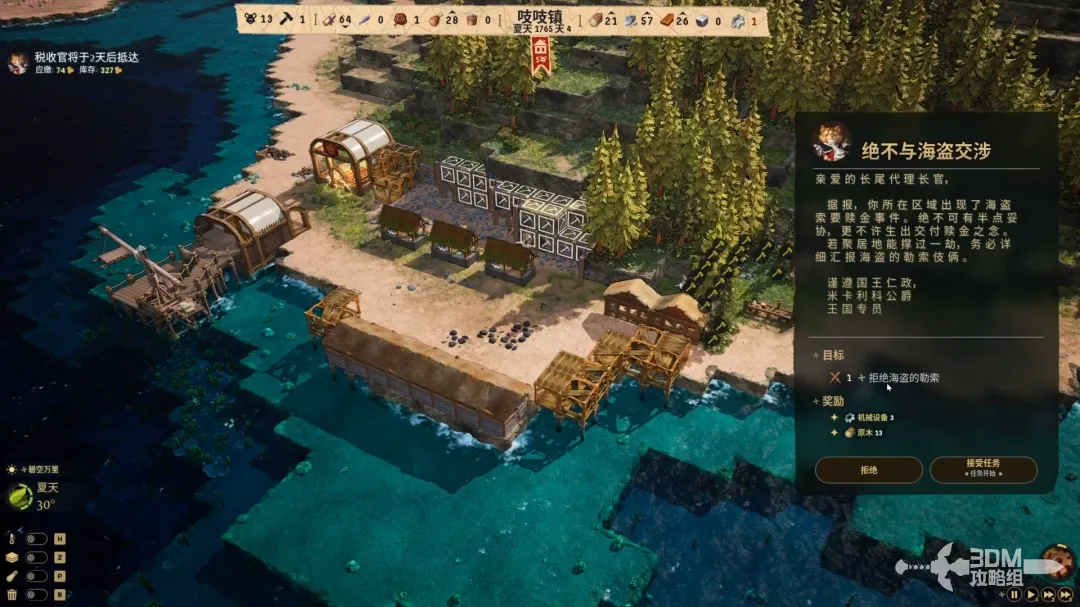Click the hammer builders icon in resource bar
Image resolution: width=1080 pixels, height=607 pixels.
tap(287, 19)
